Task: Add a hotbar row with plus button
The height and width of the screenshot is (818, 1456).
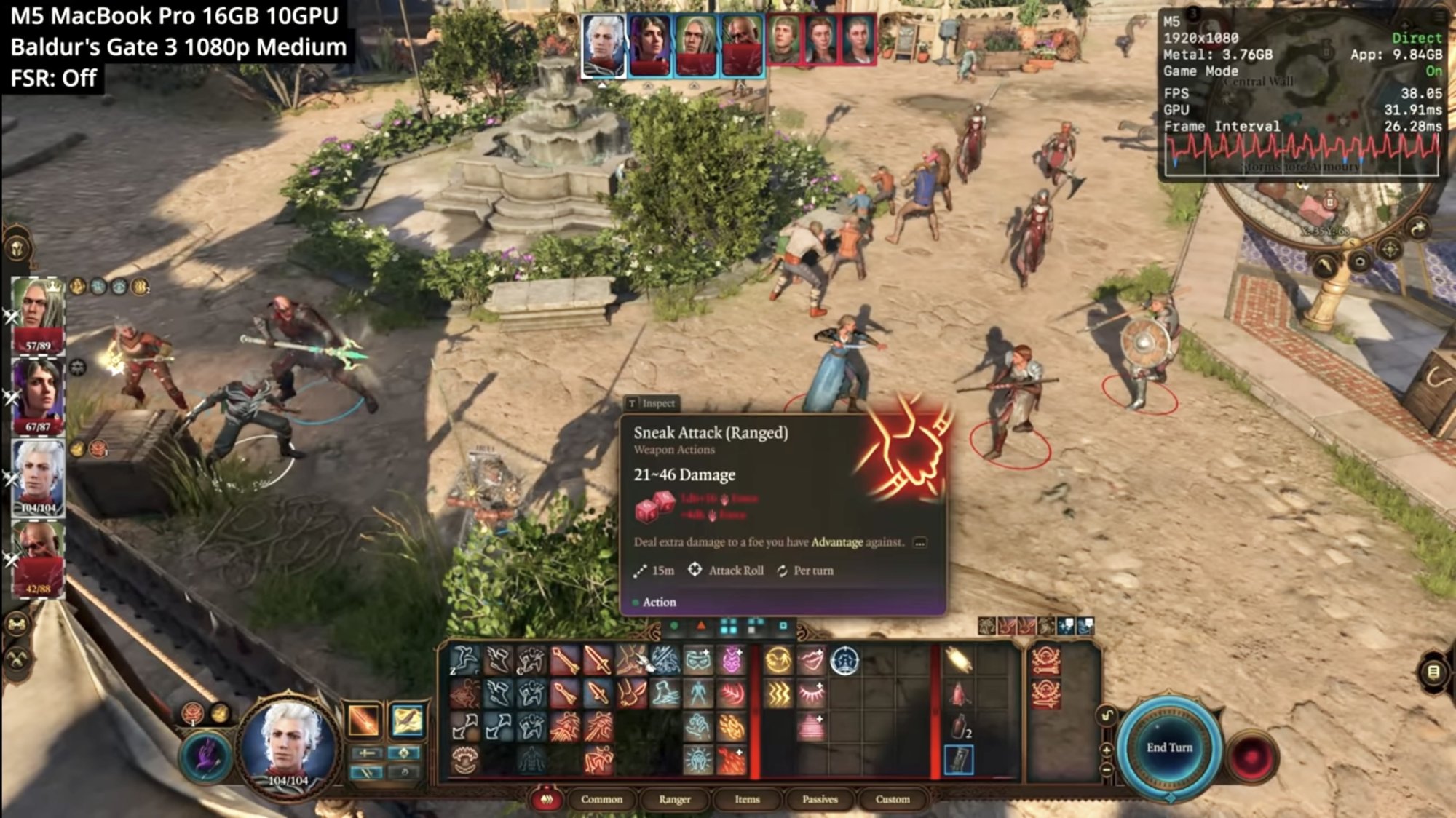Action: click(x=1106, y=750)
